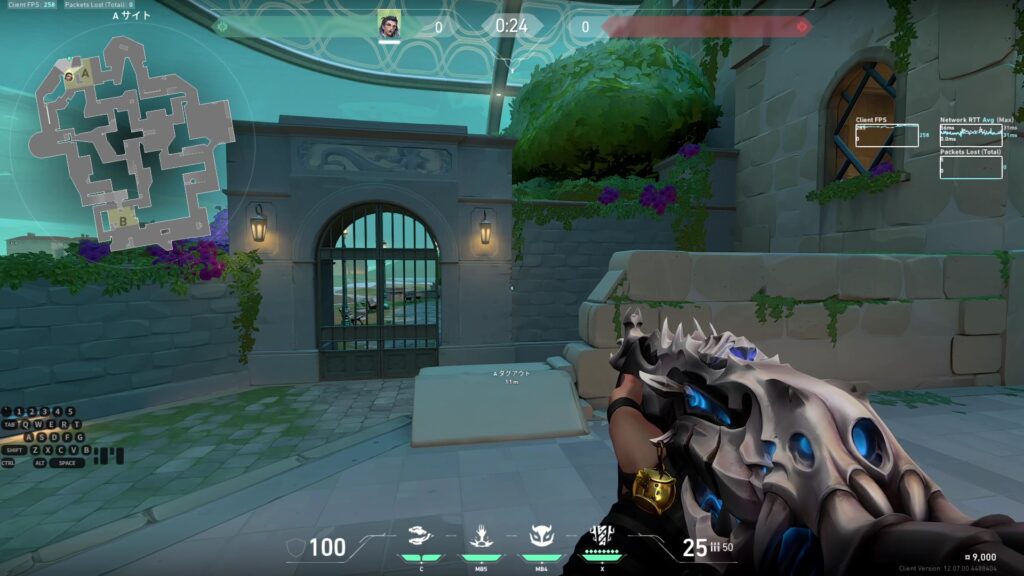This screenshot has height=576, width=1024.
Task: Select the B site marker on the minimap
Action: pos(123,220)
